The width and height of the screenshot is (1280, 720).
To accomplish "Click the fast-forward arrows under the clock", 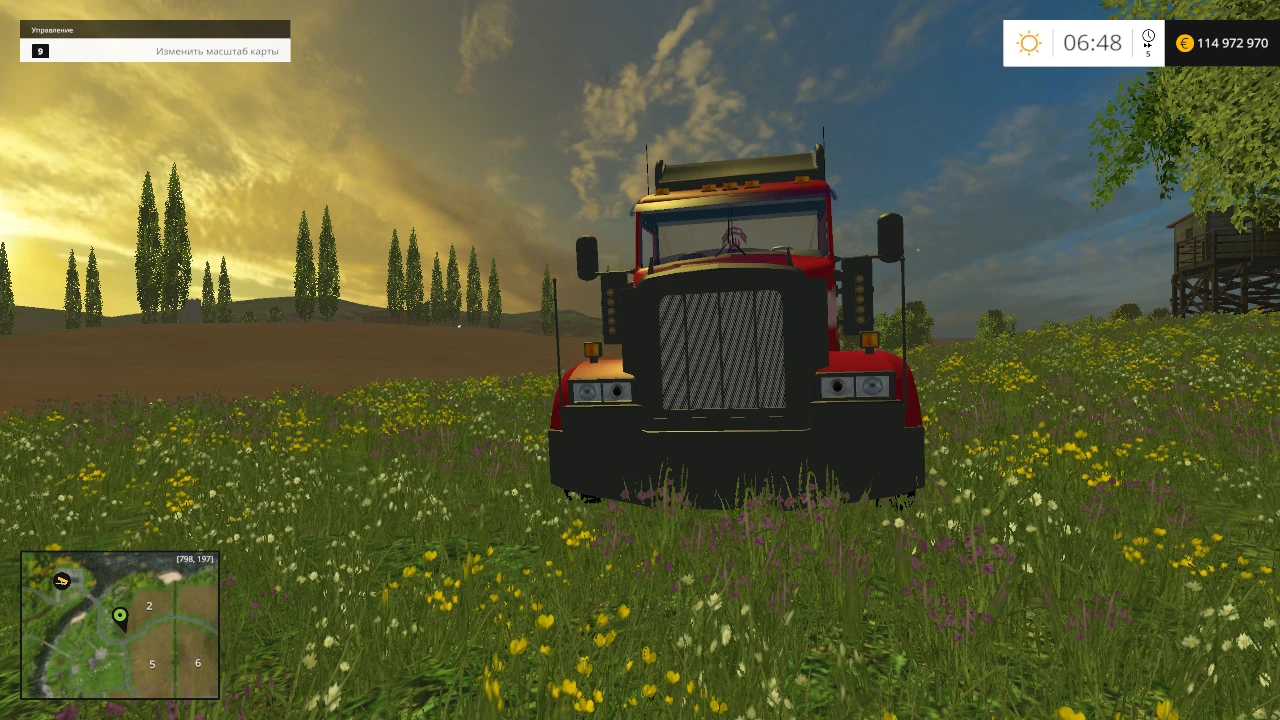I will click(1148, 44).
